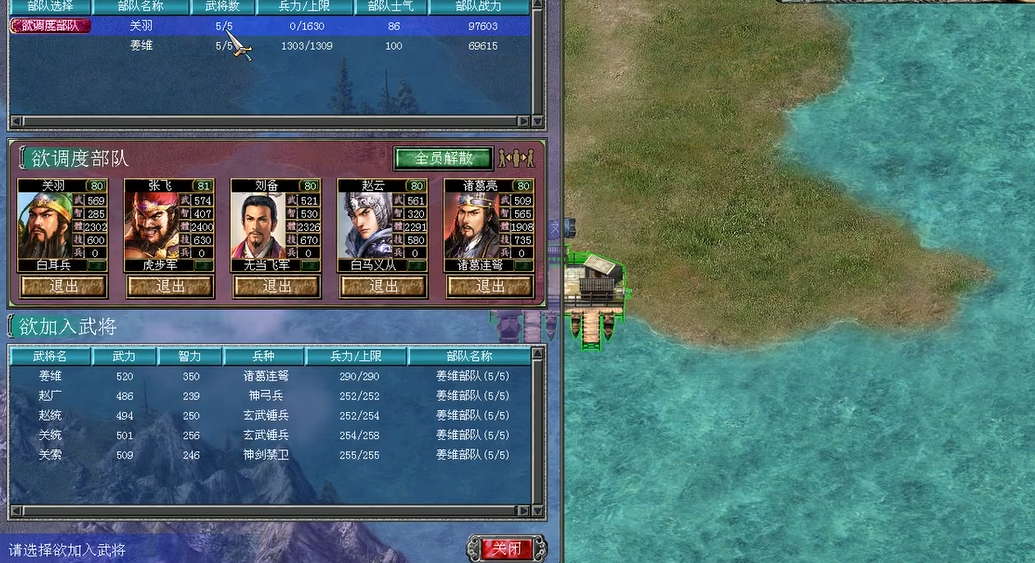Remove 关羽 using his 退出 button

(64, 286)
